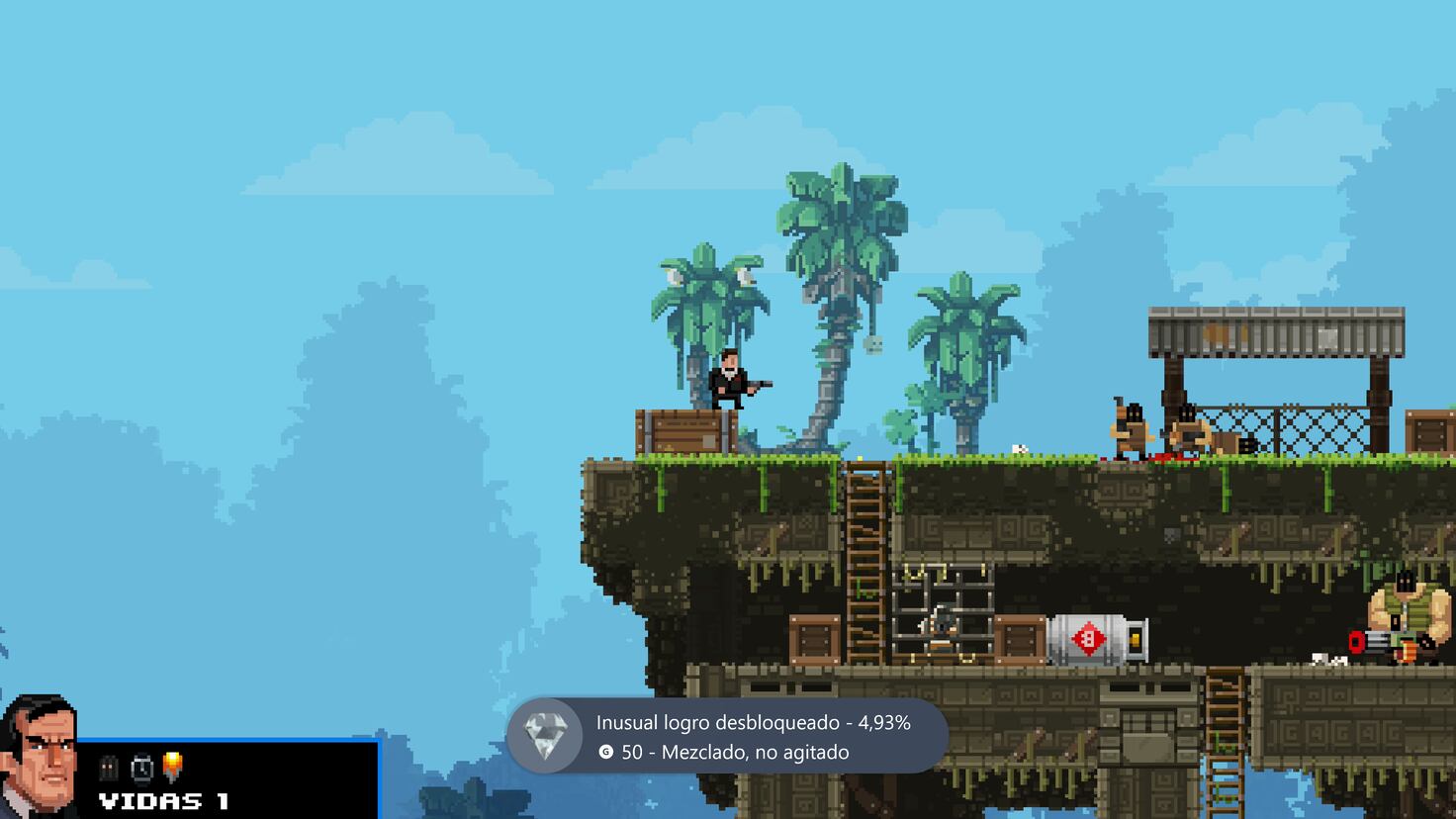1456x819 pixels.
Task: Click the Gamerscore G icon in the toast
Action: pyautogui.click(x=608, y=753)
